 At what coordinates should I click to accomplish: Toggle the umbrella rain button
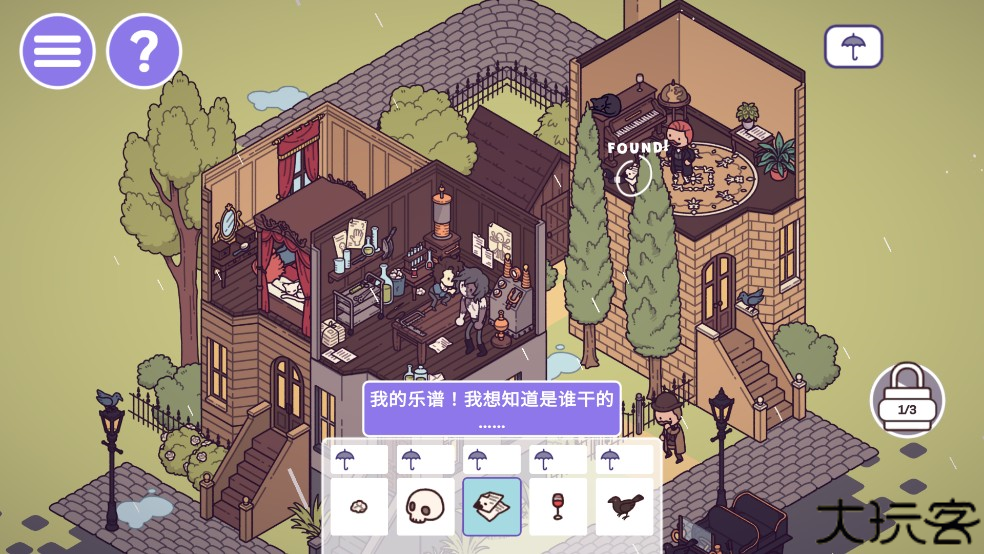click(x=853, y=46)
